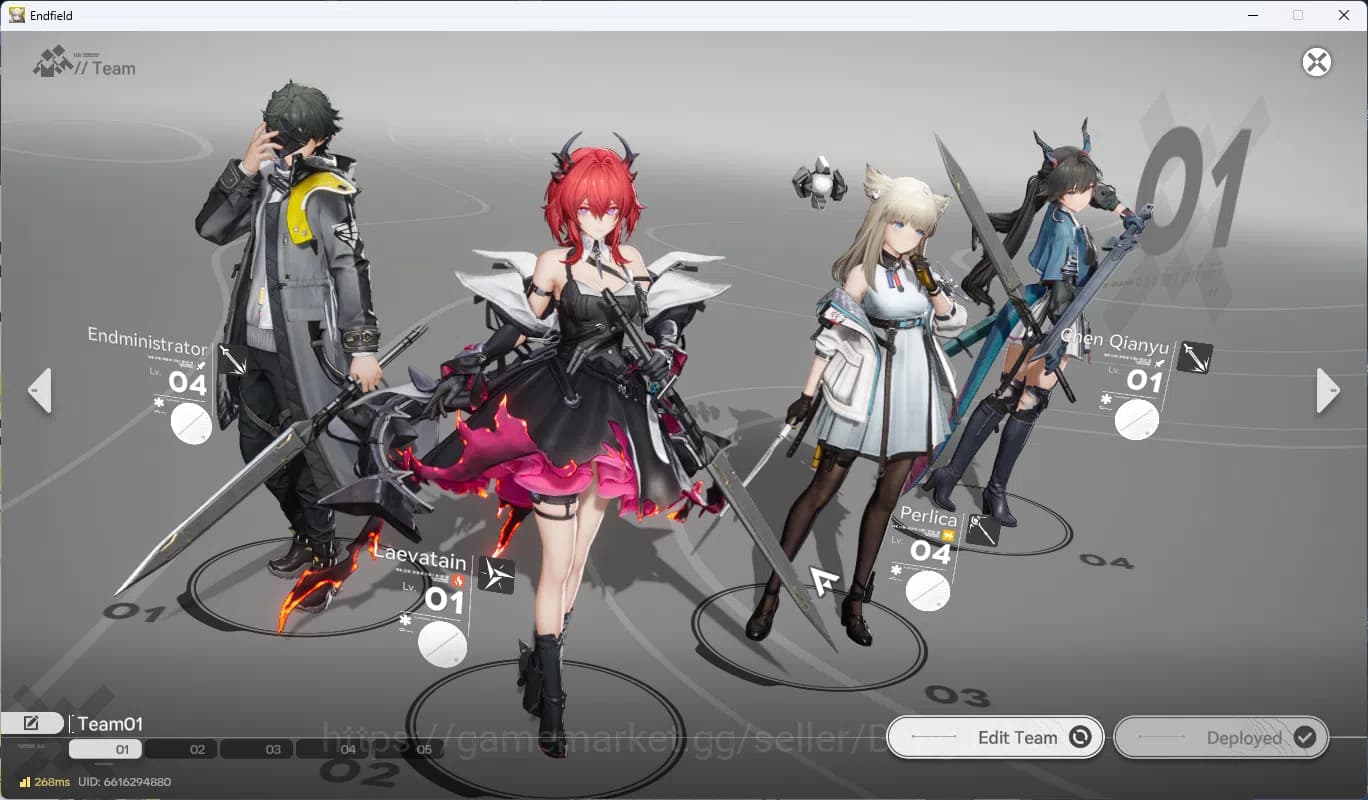The width and height of the screenshot is (1368, 800).
Task: Open Laevatain's weapon icon next to her nameplate
Action: click(x=497, y=574)
